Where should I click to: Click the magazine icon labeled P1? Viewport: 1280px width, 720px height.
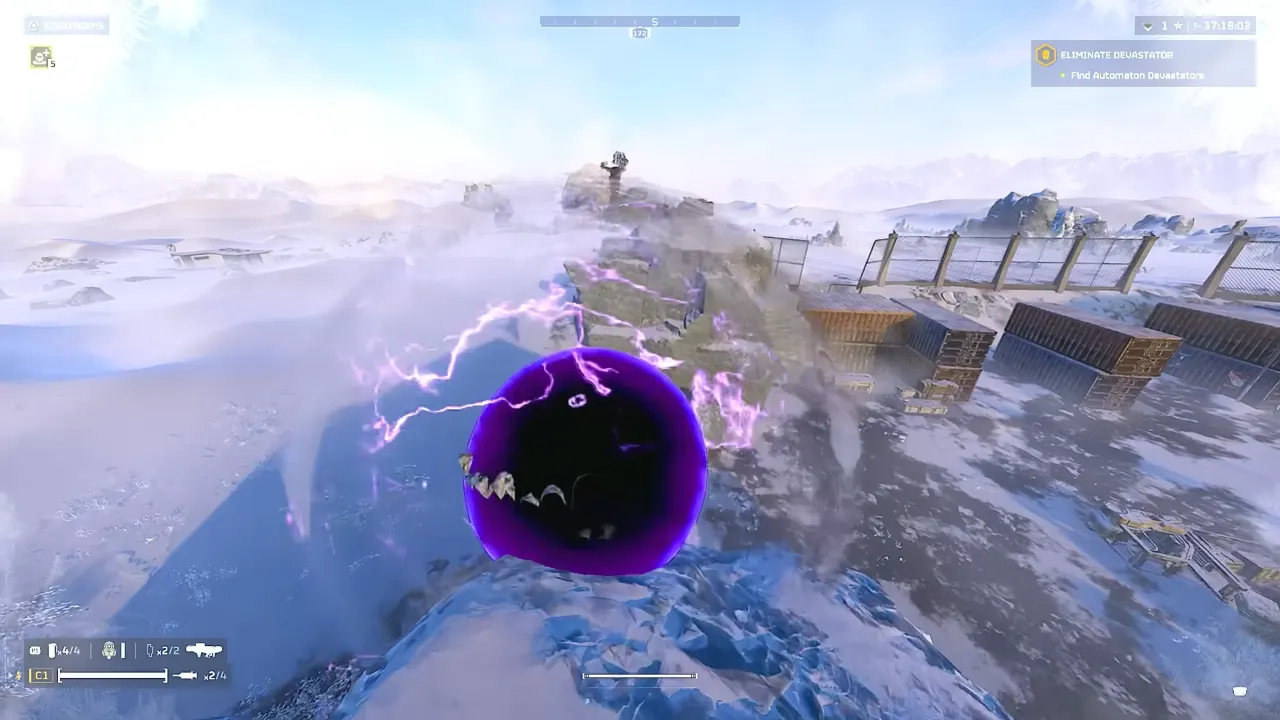[x=35, y=649]
